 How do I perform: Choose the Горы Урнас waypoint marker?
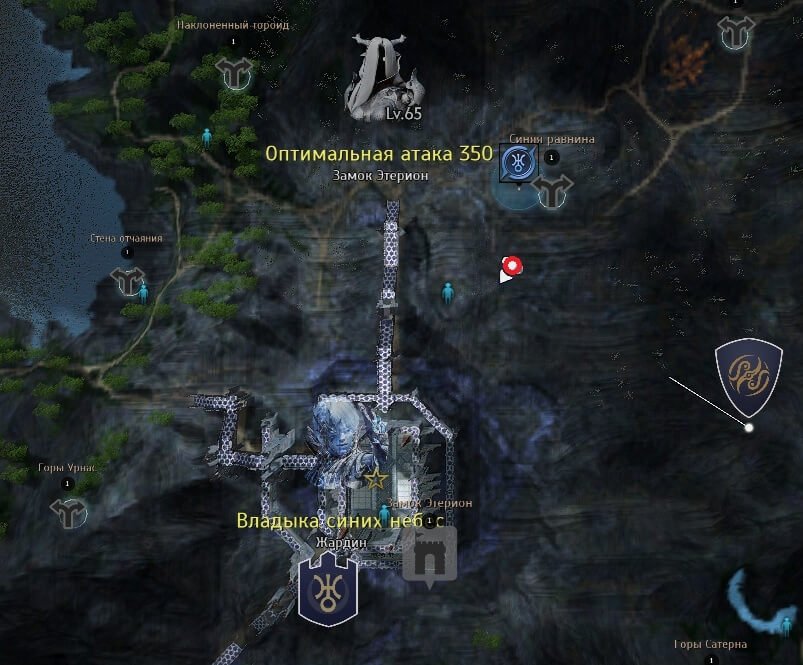(69, 512)
